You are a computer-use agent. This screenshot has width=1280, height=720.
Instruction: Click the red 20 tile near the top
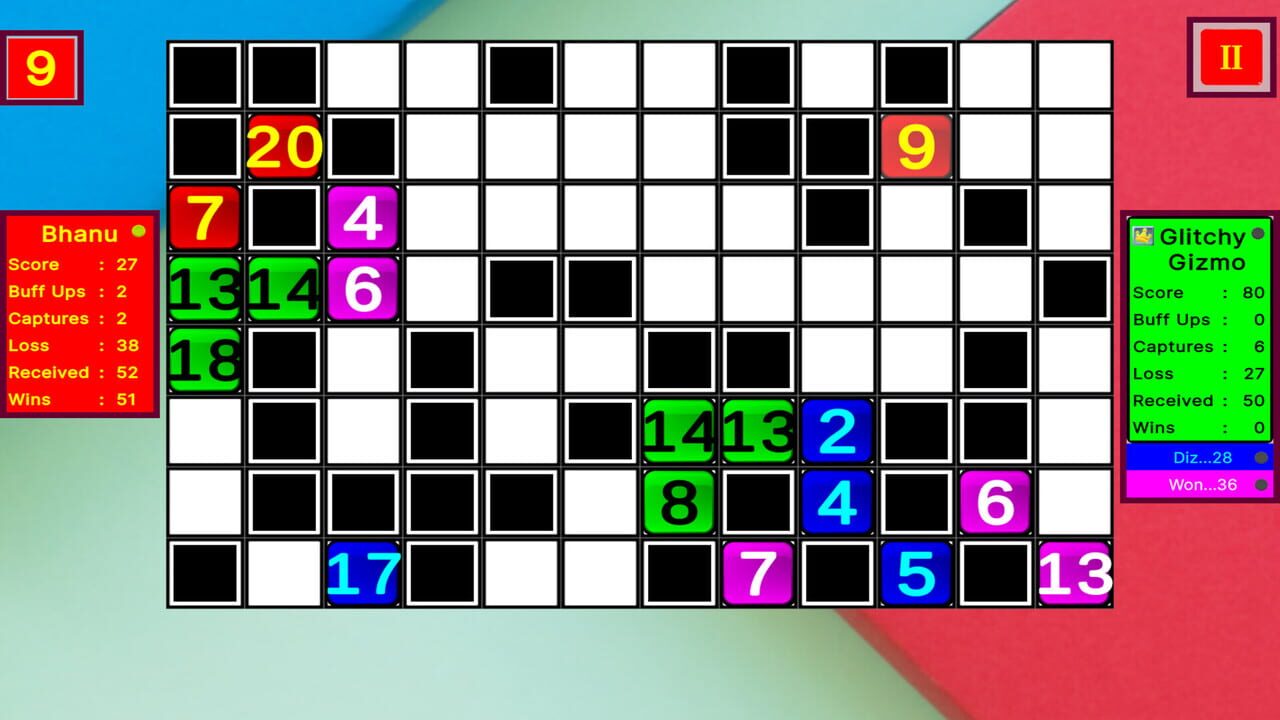point(283,146)
